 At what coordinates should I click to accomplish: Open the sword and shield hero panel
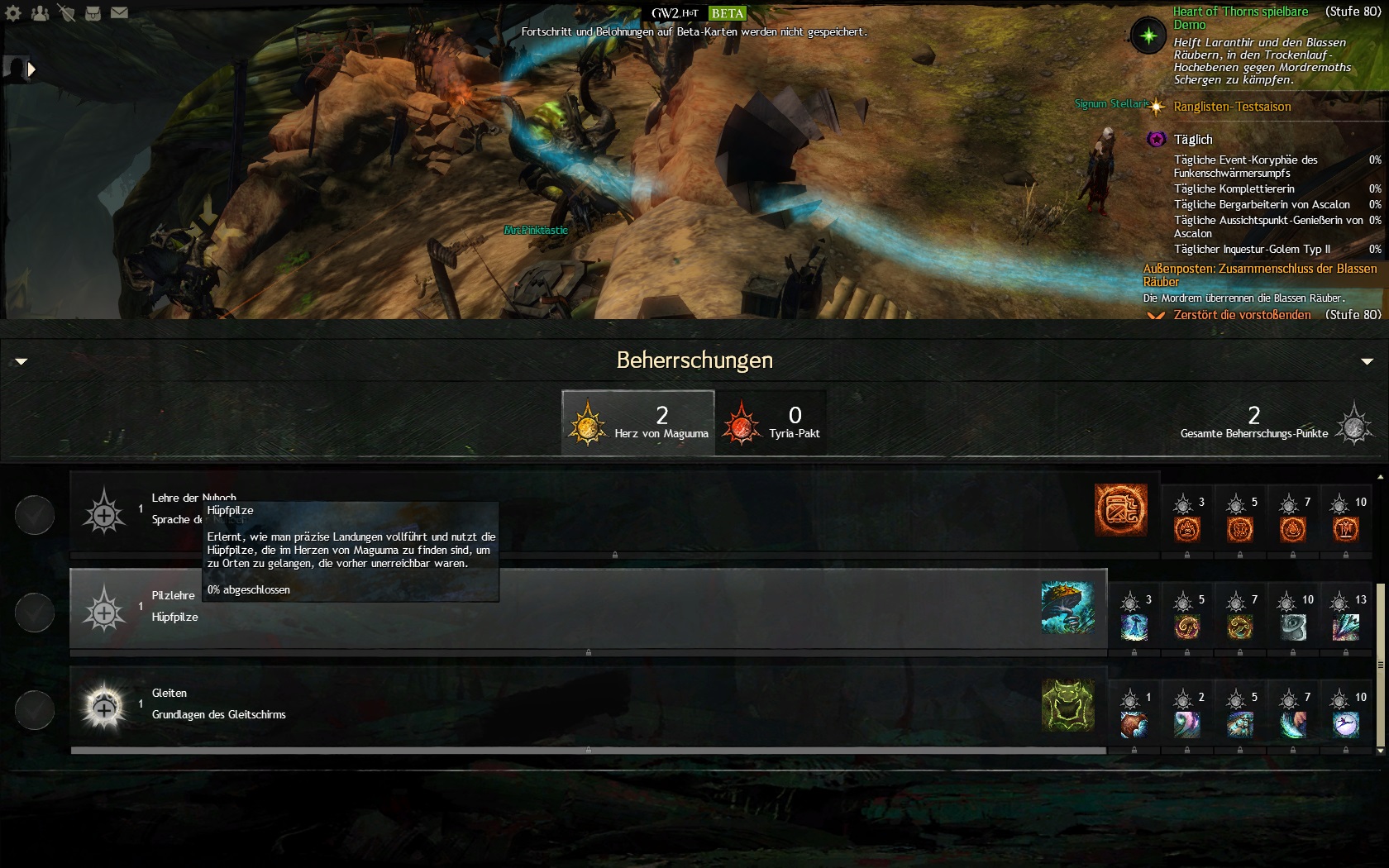[66, 13]
